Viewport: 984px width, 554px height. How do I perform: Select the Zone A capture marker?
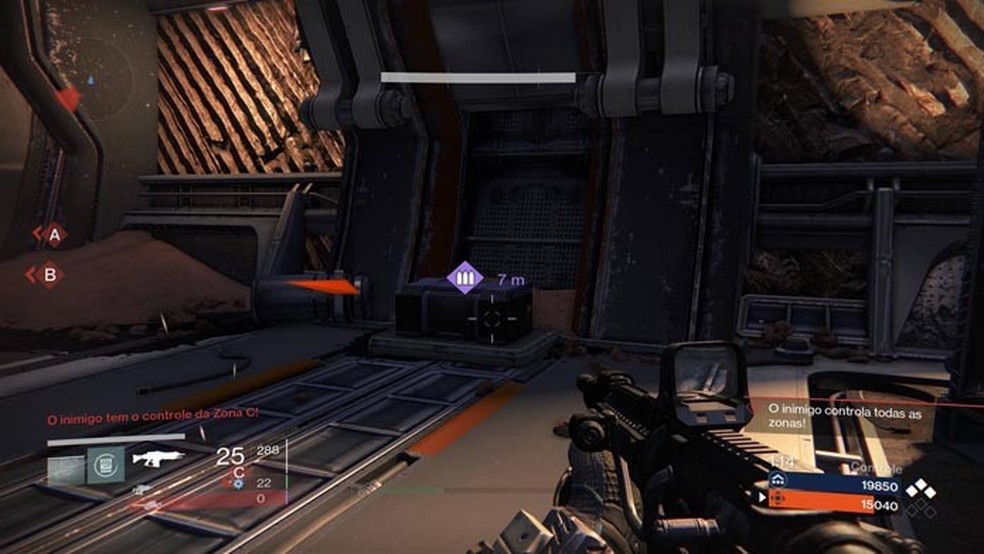coord(52,236)
